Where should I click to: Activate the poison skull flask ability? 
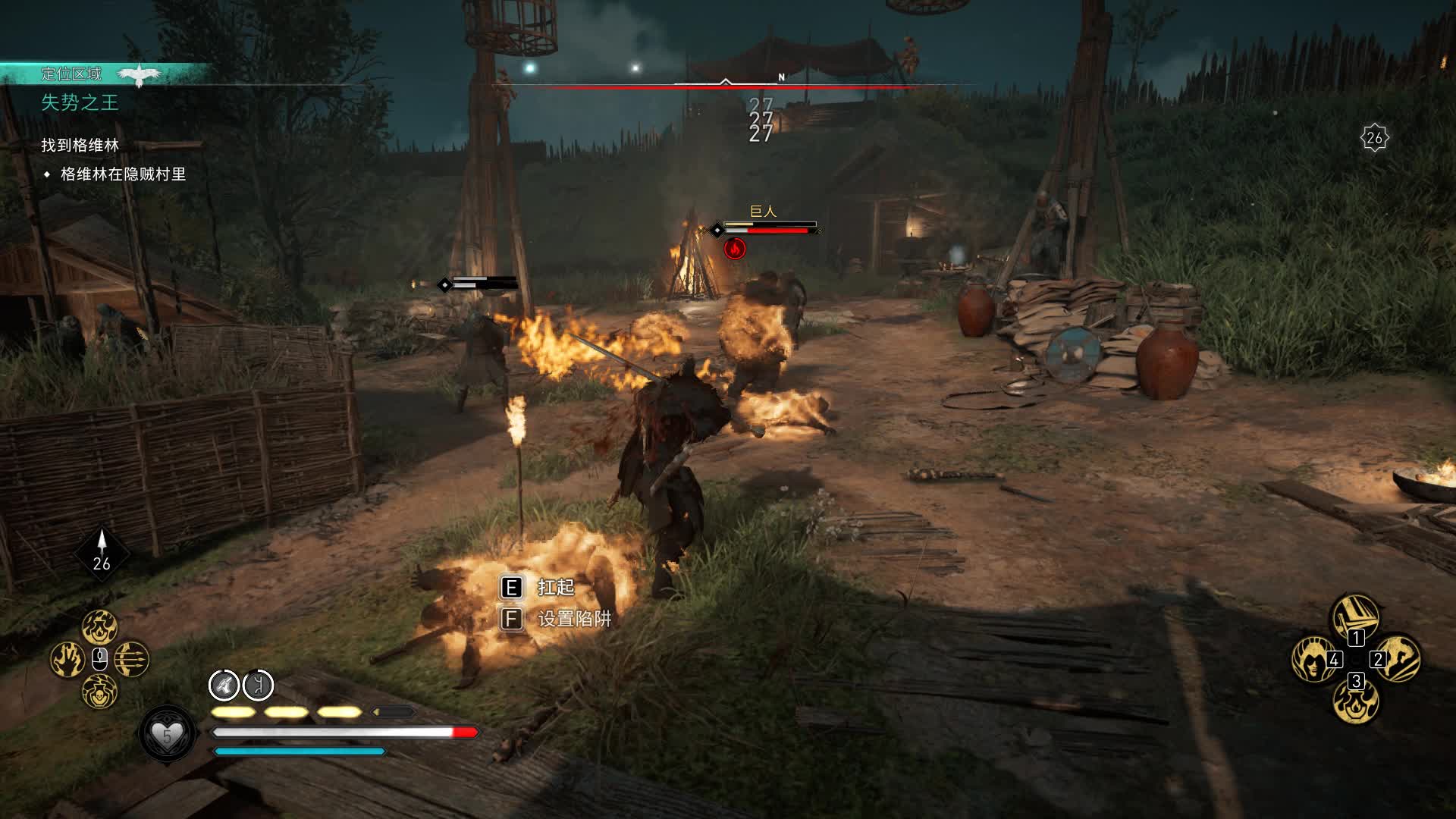(99, 692)
